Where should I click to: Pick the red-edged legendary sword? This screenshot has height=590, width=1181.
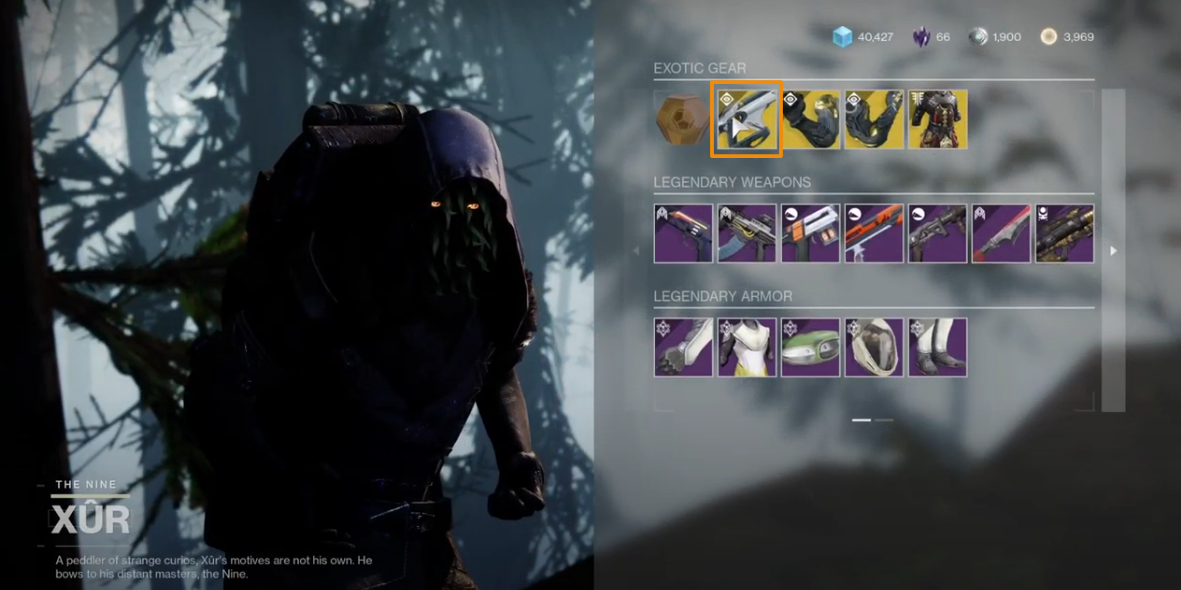1001,234
